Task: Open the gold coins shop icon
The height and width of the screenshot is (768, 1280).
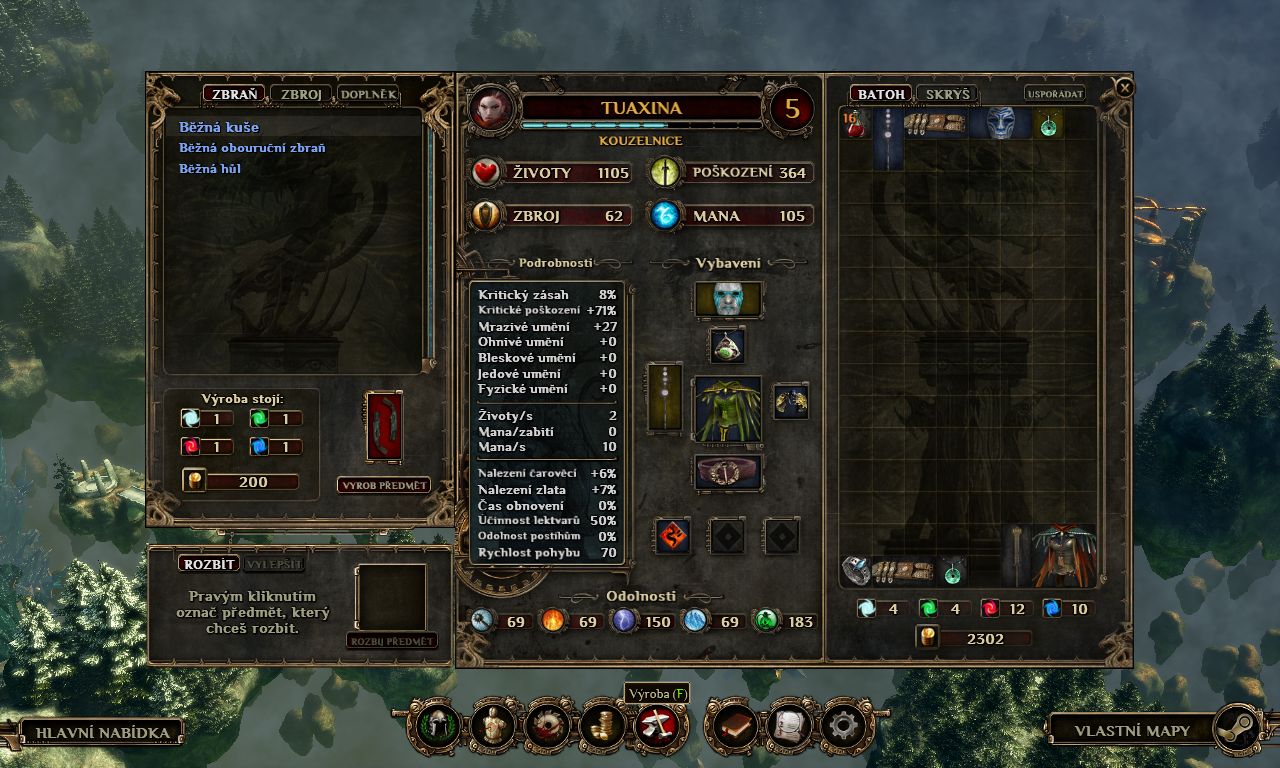Action: pos(603,727)
